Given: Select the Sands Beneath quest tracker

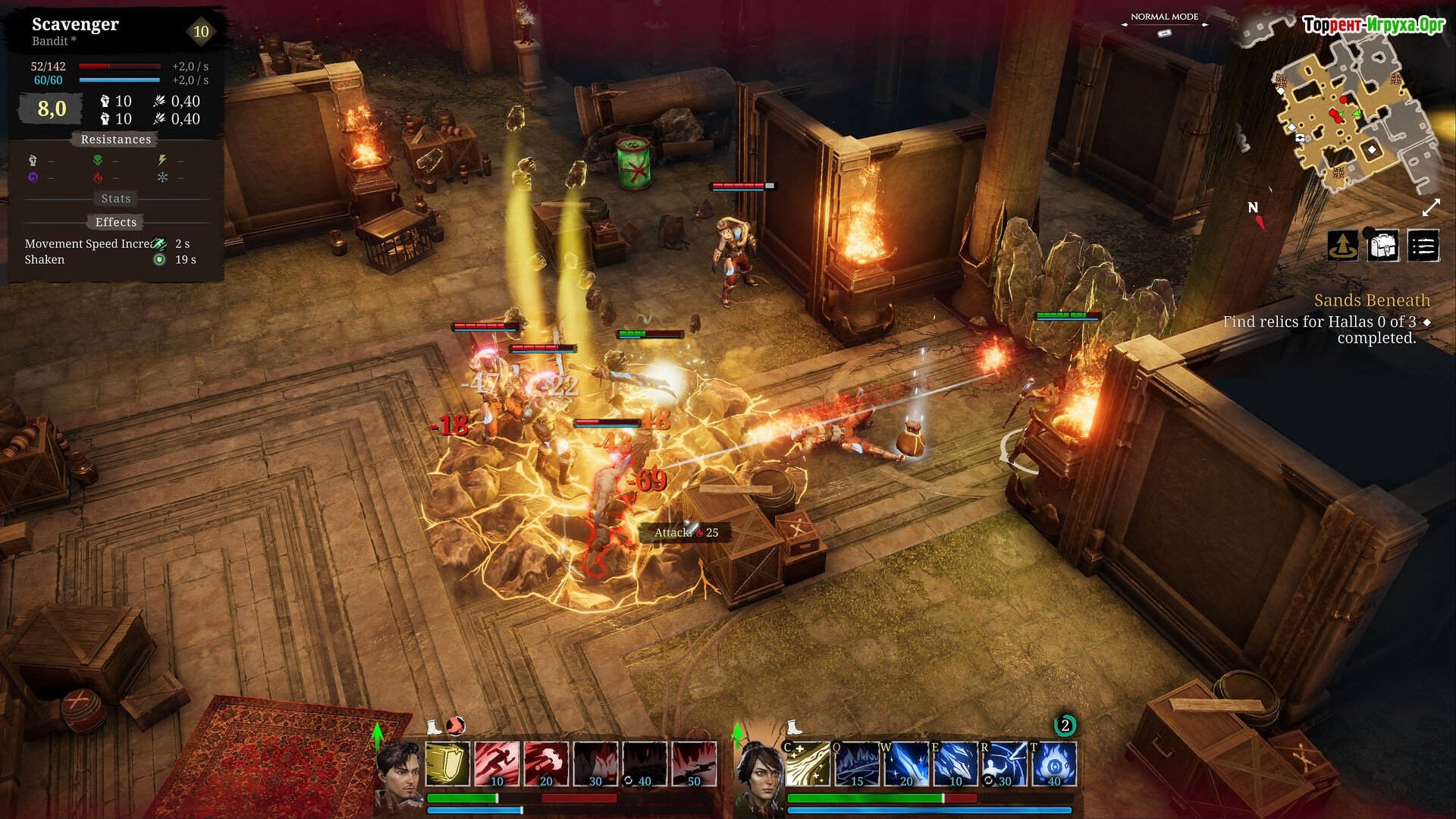Looking at the screenshot, I should [1371, 301].
